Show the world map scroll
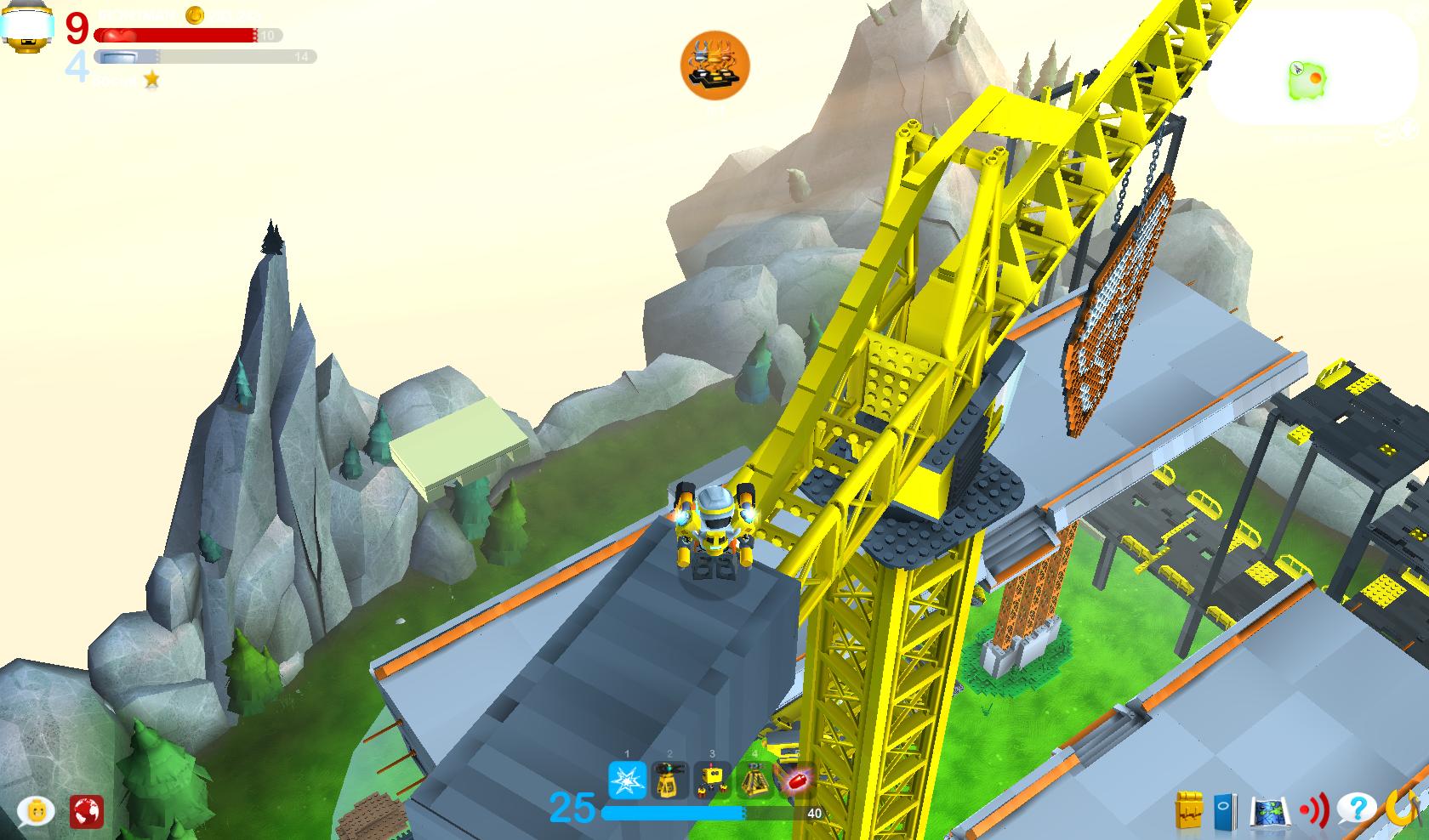 (1269, 810)
